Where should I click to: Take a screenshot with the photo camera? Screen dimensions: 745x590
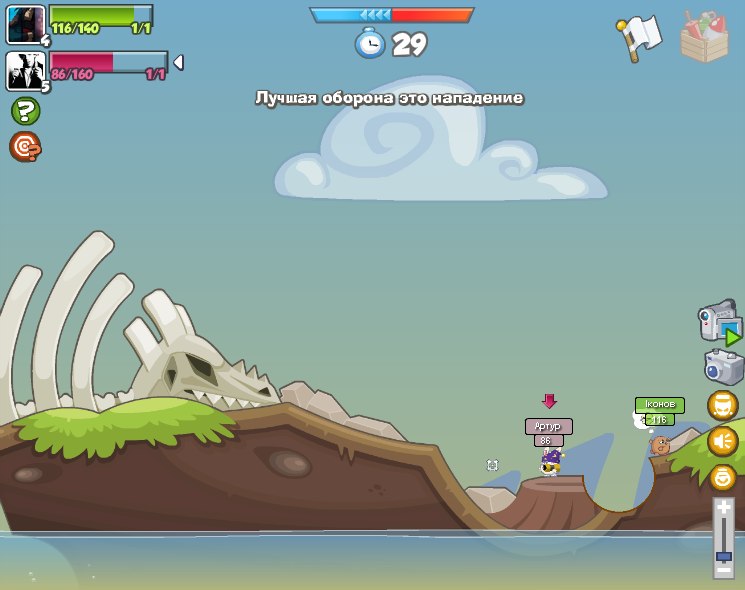[x=722, y=366]
